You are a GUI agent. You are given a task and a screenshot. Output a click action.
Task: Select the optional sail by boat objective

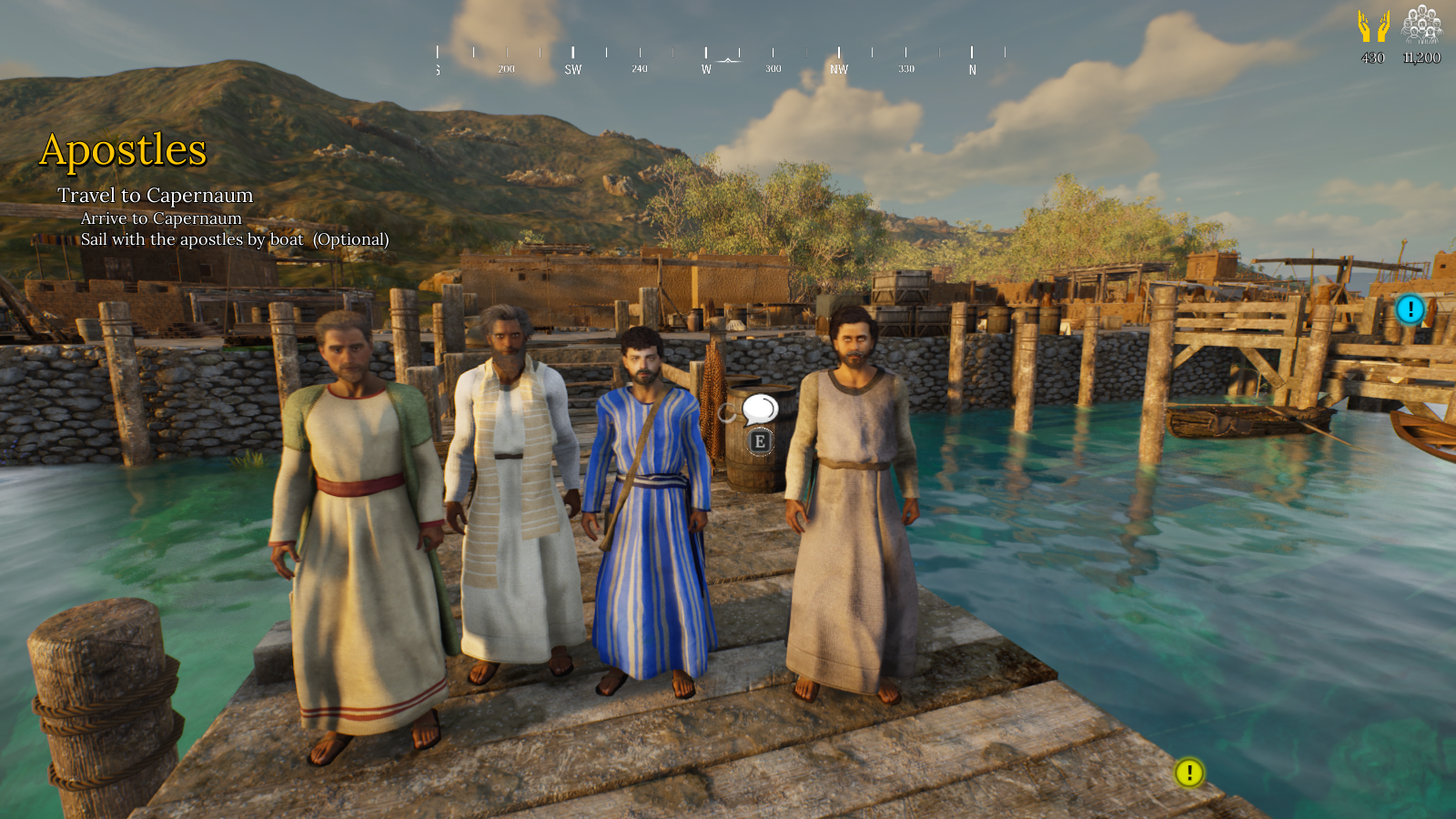(x=234, y=239)
